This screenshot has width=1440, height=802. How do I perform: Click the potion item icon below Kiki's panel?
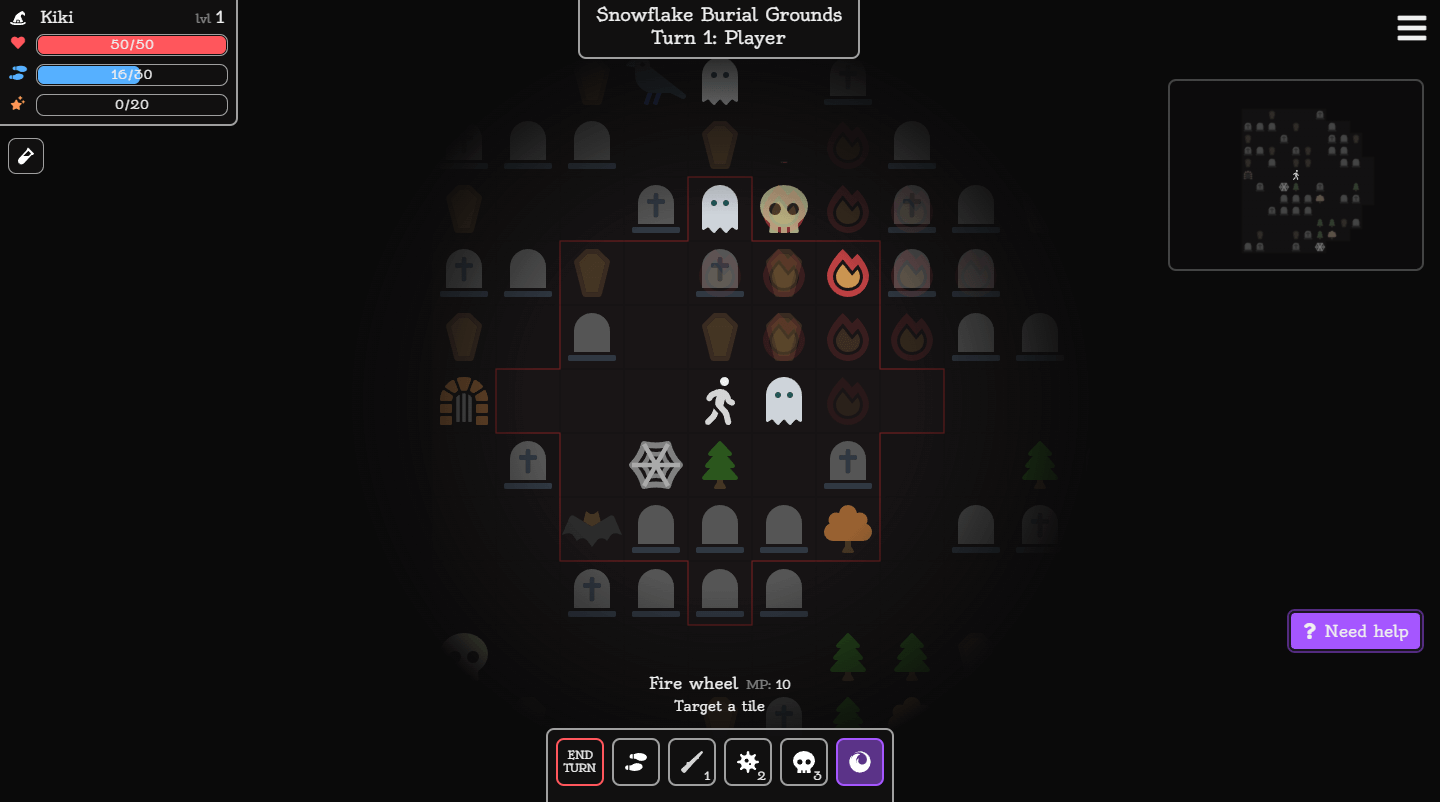(25, 155)
